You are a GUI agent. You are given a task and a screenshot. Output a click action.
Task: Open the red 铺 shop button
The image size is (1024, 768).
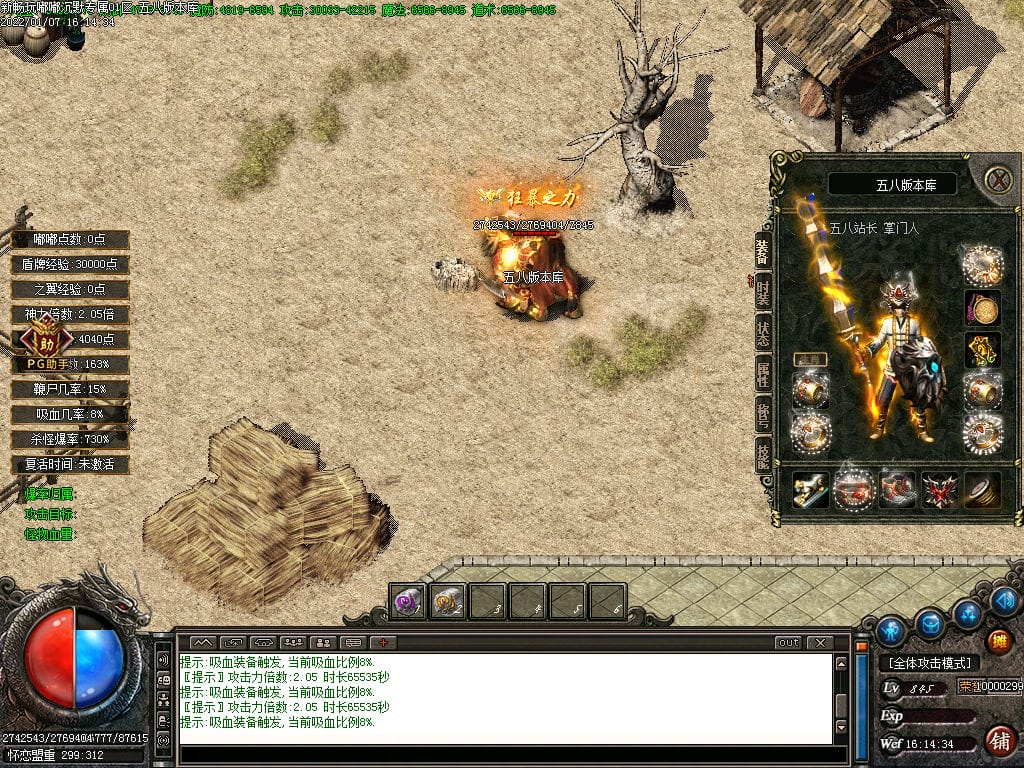coord(998,741)
